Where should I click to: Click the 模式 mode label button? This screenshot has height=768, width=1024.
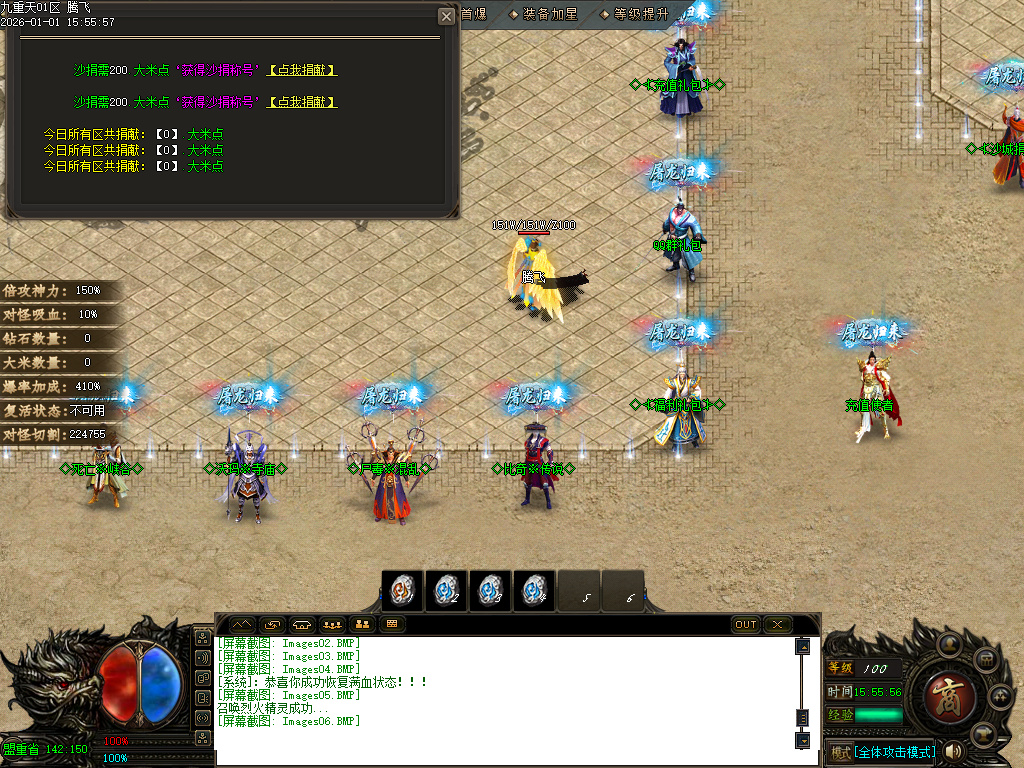[840, 752]
